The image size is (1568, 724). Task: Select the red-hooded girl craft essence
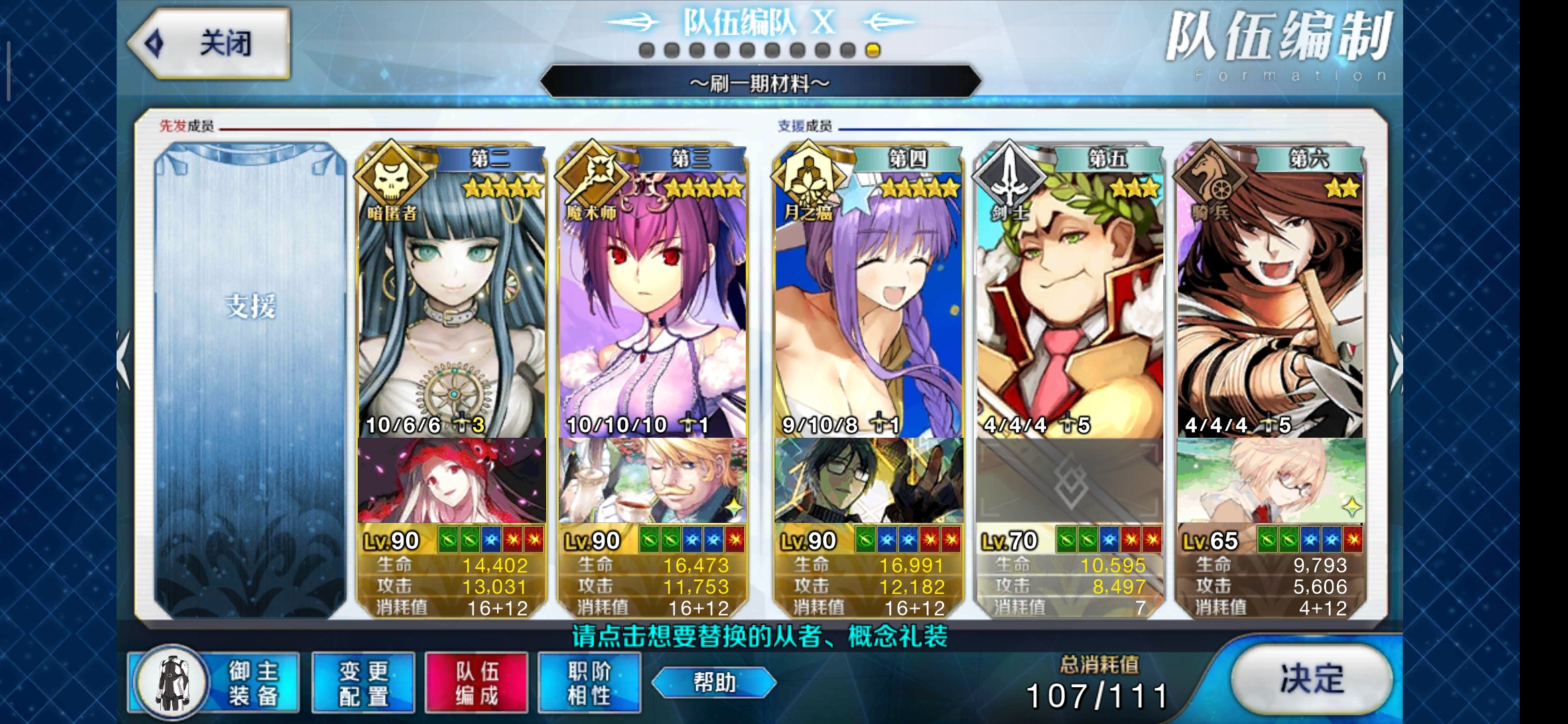[x=452, y=481]
